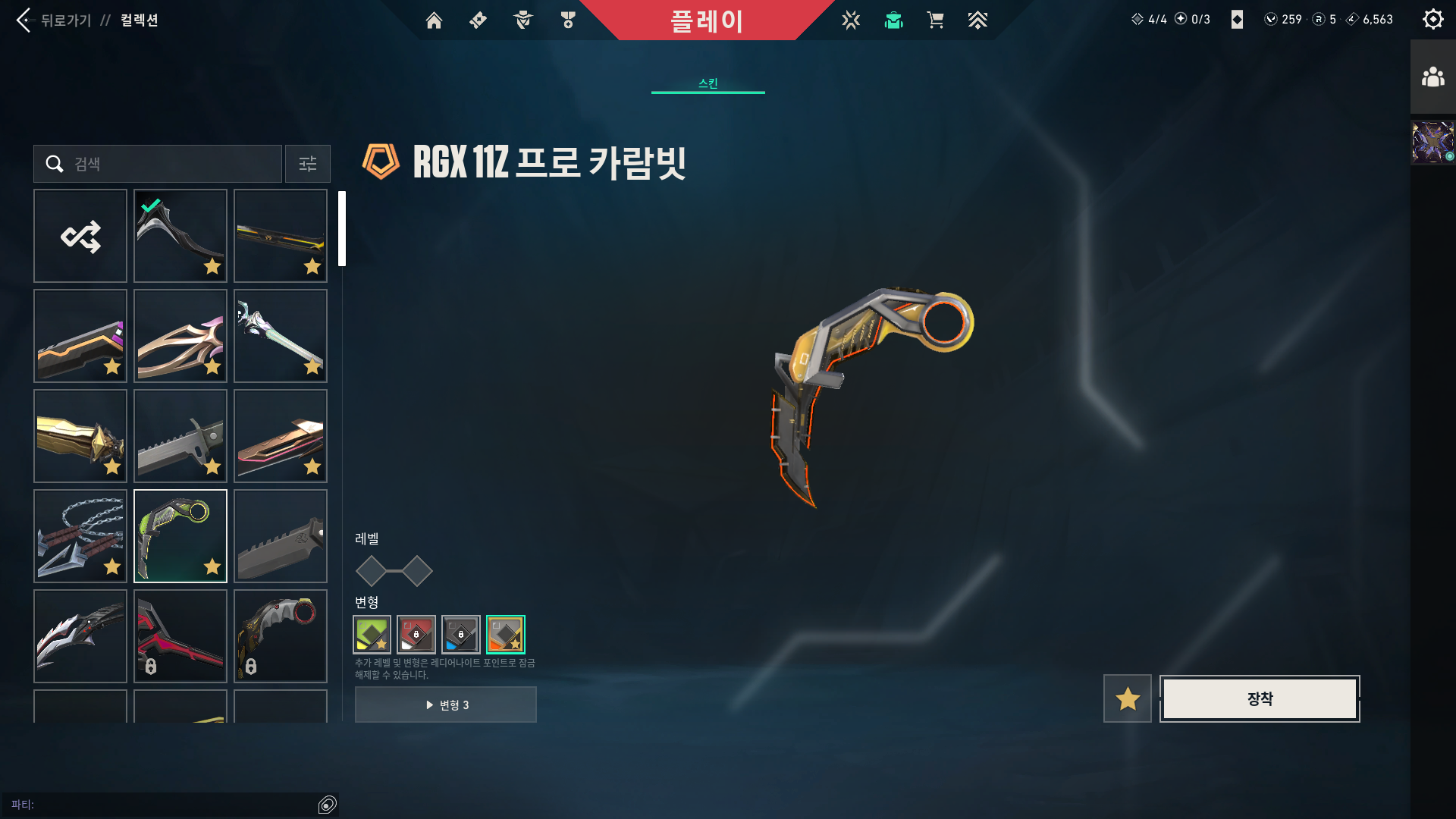Click the 장착 equip button
1456x819 pixels.
[x=1259, y=698]
